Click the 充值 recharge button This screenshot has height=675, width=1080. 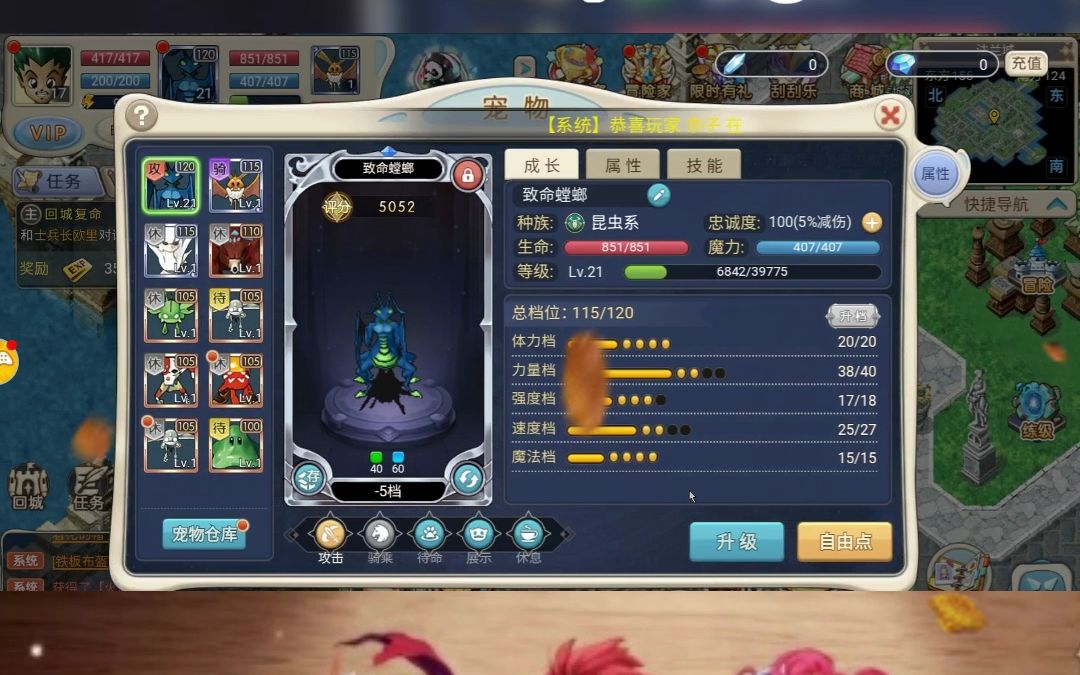tap(1026, 64)
